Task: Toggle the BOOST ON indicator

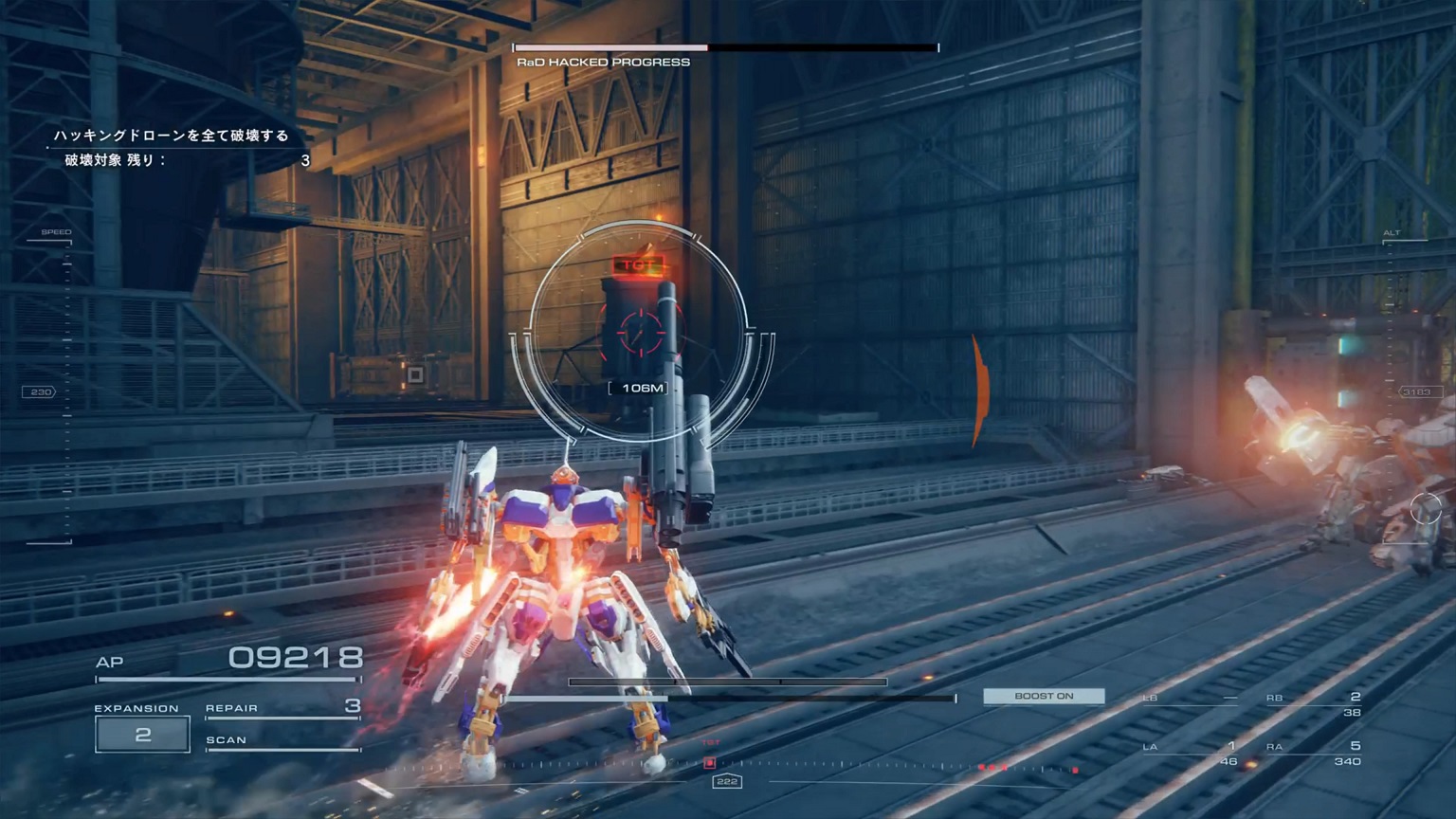Action: [1044, 696]
